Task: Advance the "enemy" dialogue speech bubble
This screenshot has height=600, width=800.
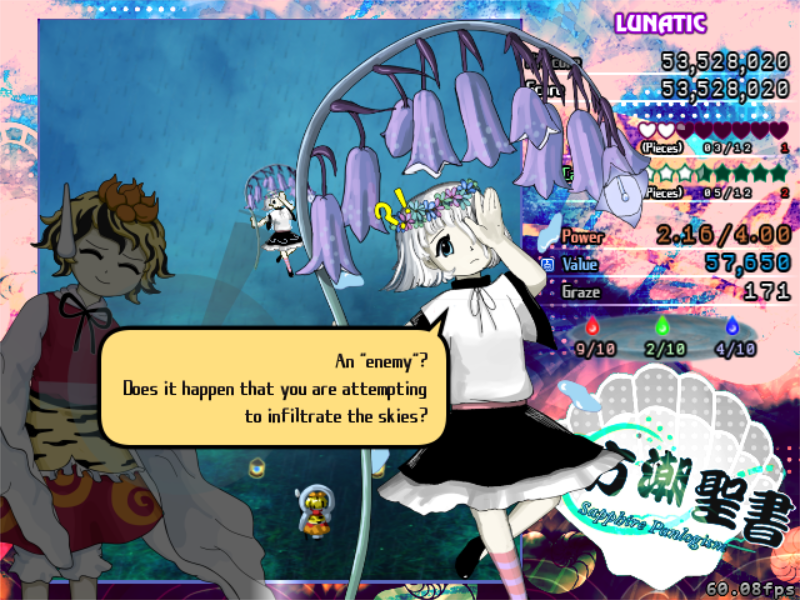Action: tap(272, 387)
